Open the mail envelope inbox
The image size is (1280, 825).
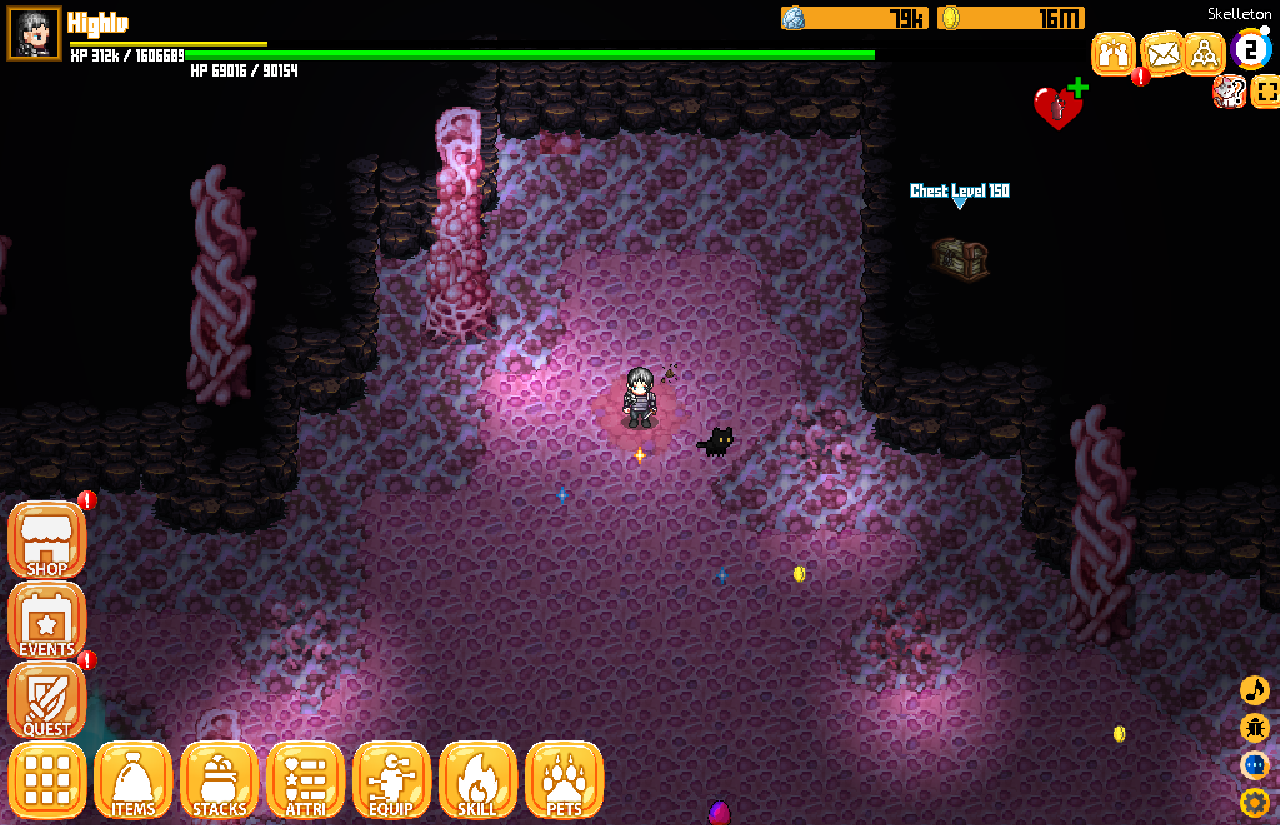point(1162,54)
